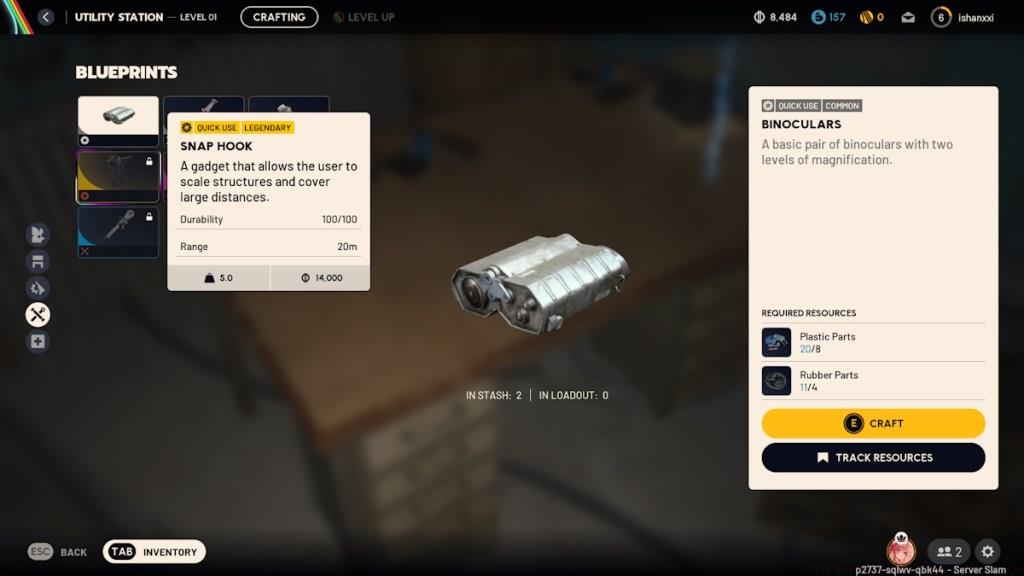
Task: Open the Inventory
Action: [x=155, y=551]
